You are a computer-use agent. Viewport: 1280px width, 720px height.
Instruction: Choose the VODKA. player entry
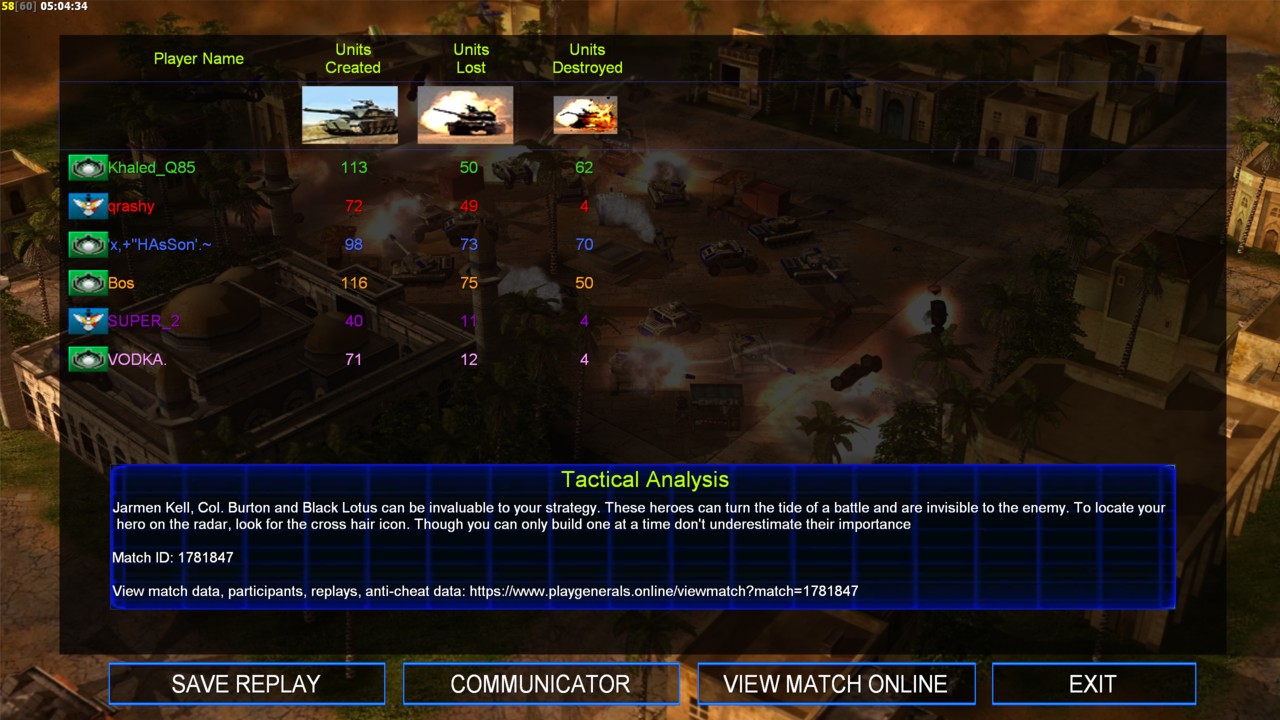point(137,359)
